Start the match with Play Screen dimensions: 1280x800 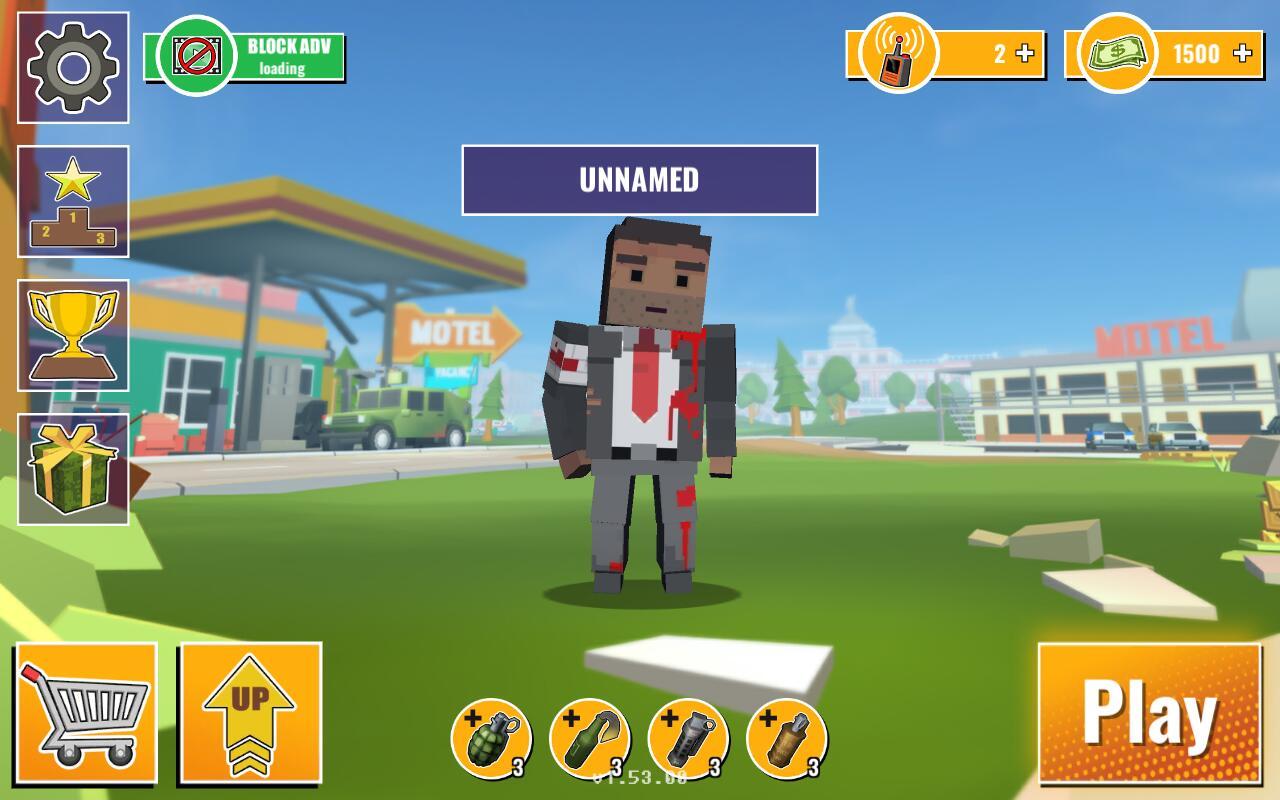pos(1149,713)
